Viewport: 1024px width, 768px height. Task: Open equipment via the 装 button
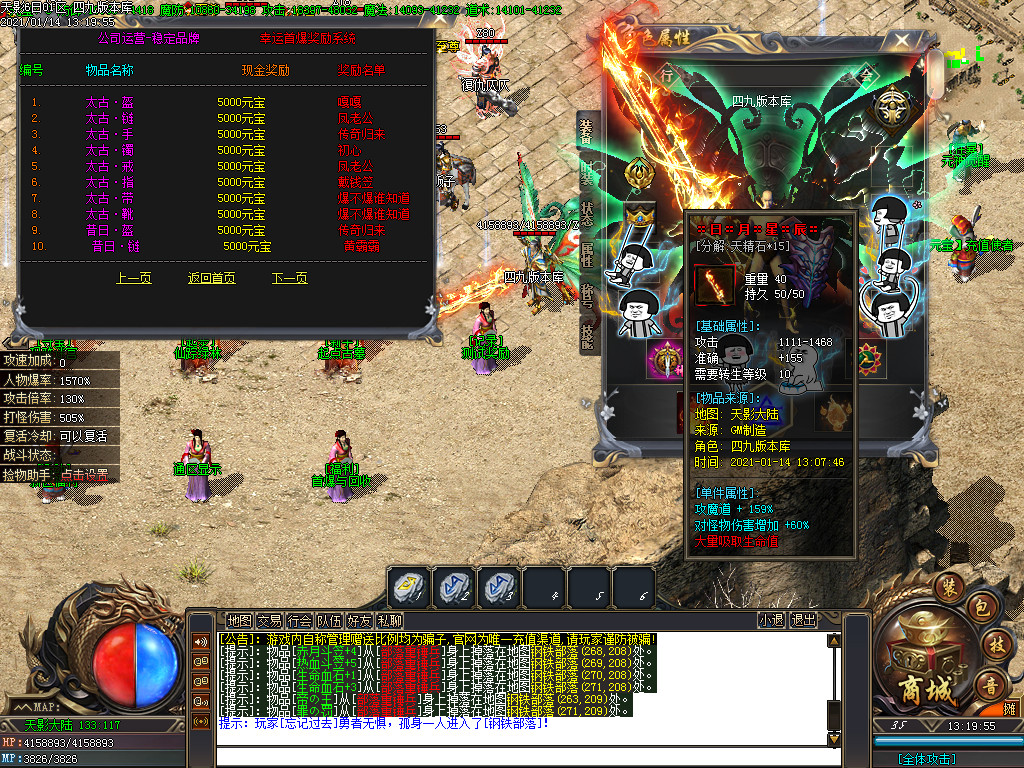pos(949,585)
